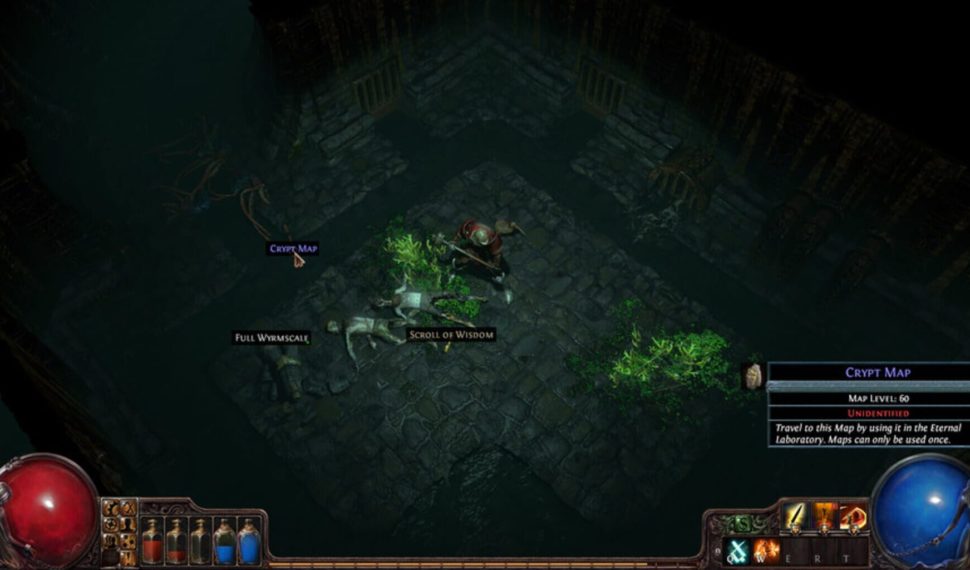Activate the teal crossed swords Q skill
The image size is (970, 570).
(738, 551)
